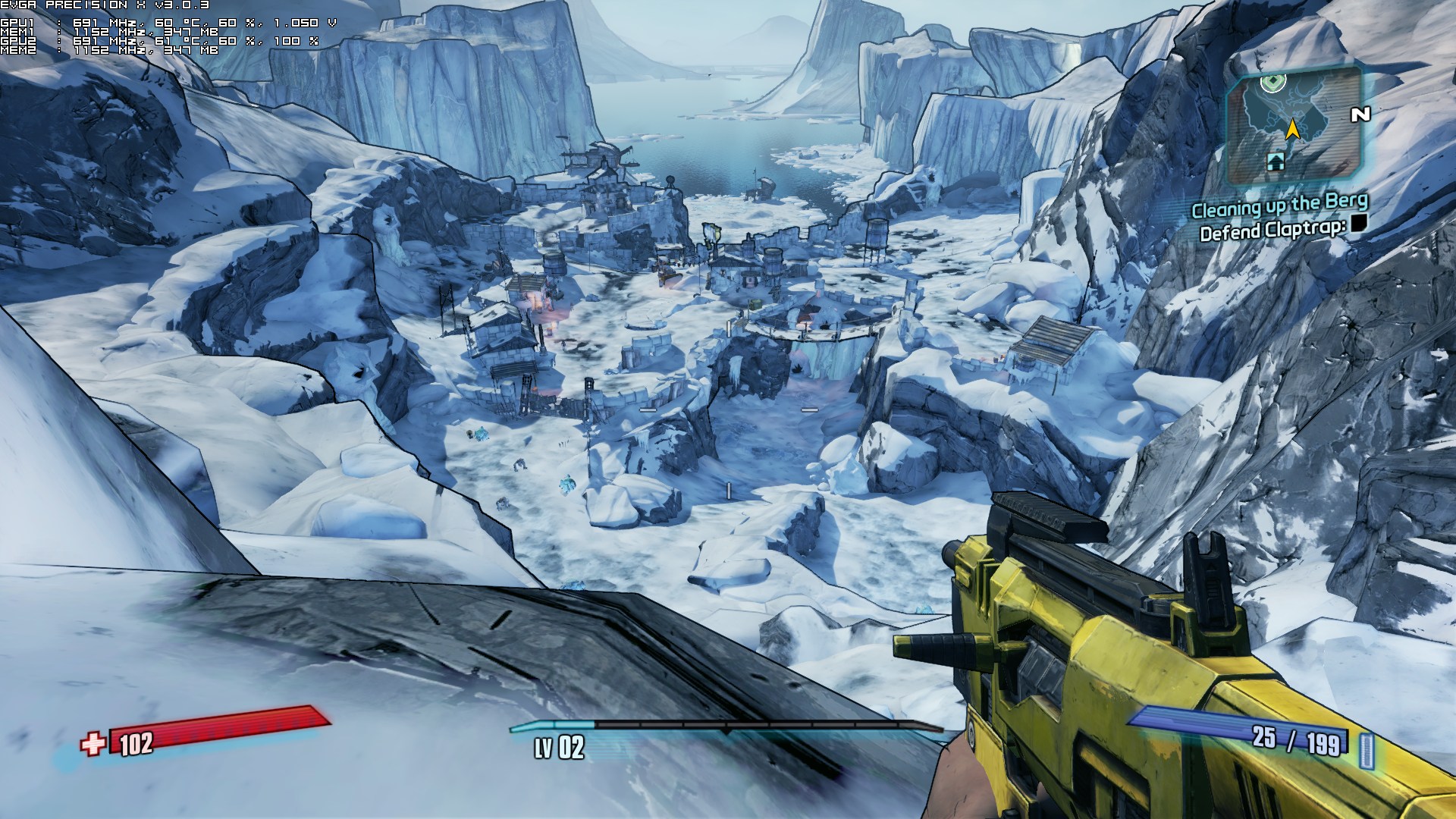This screenshot has height=819, width=1456.
Task: Click the yellow player arrow on the minimap
Action: [x=1293, y=130]
